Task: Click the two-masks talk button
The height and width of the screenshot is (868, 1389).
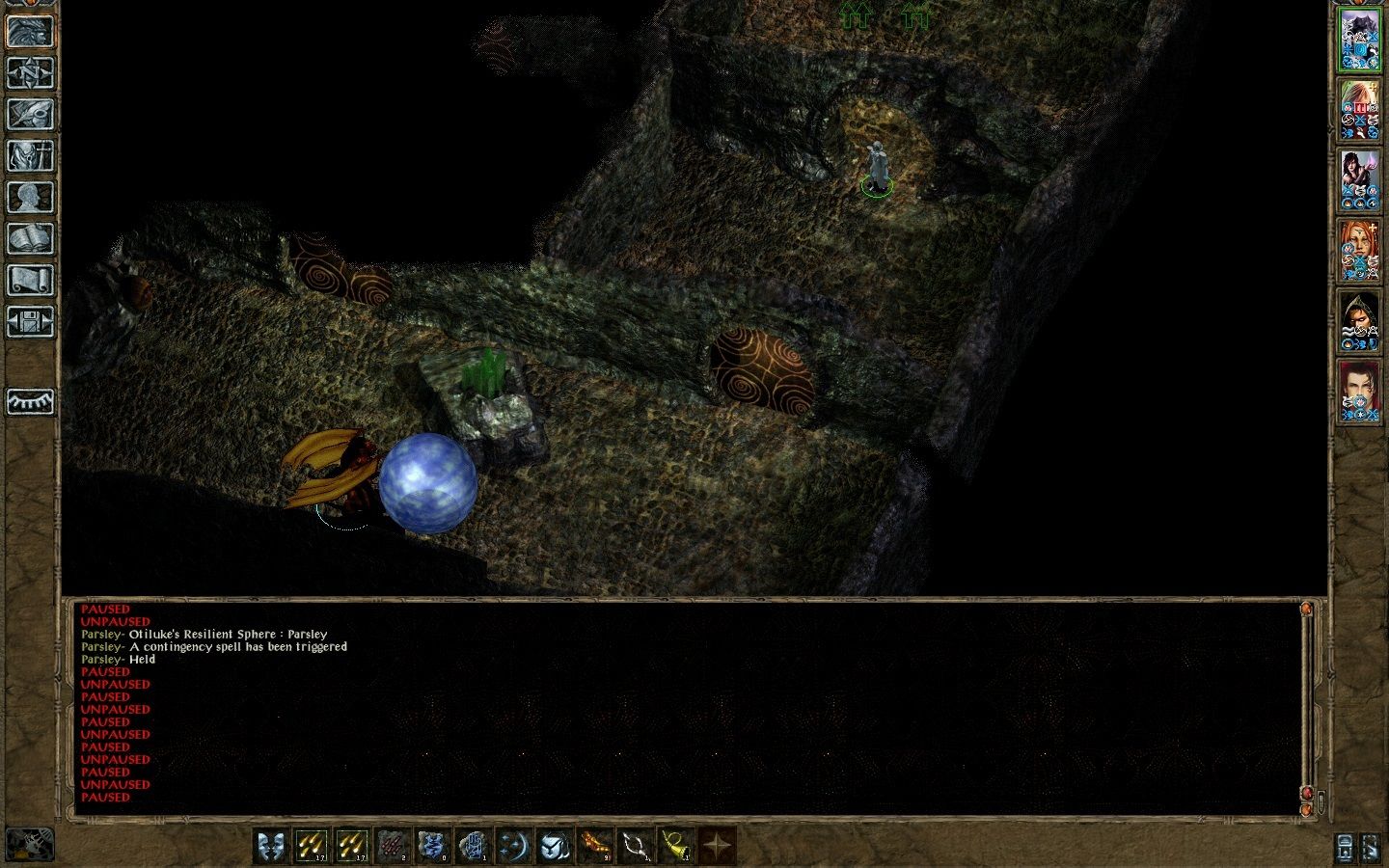Action: click(272, 846)
